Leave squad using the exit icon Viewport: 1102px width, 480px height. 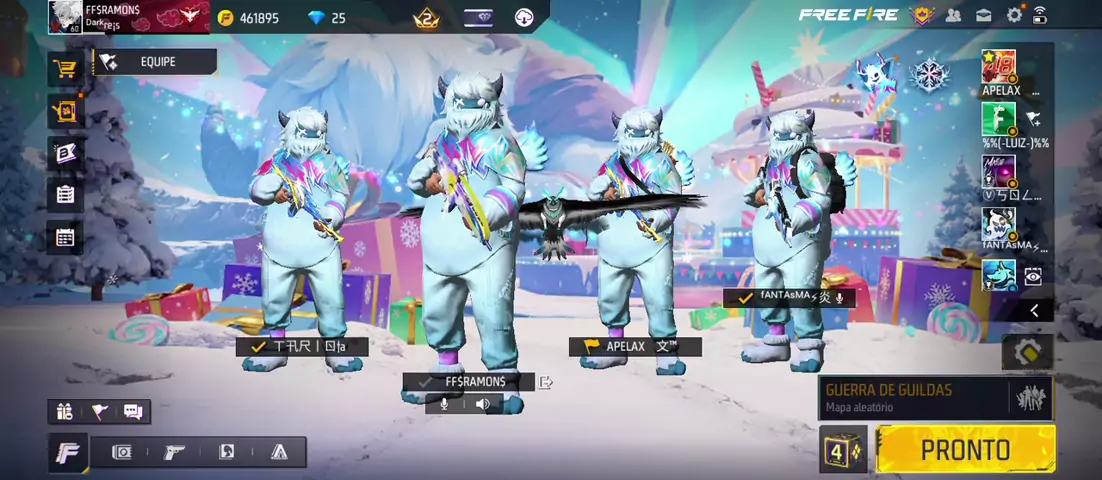click(546, 382)
